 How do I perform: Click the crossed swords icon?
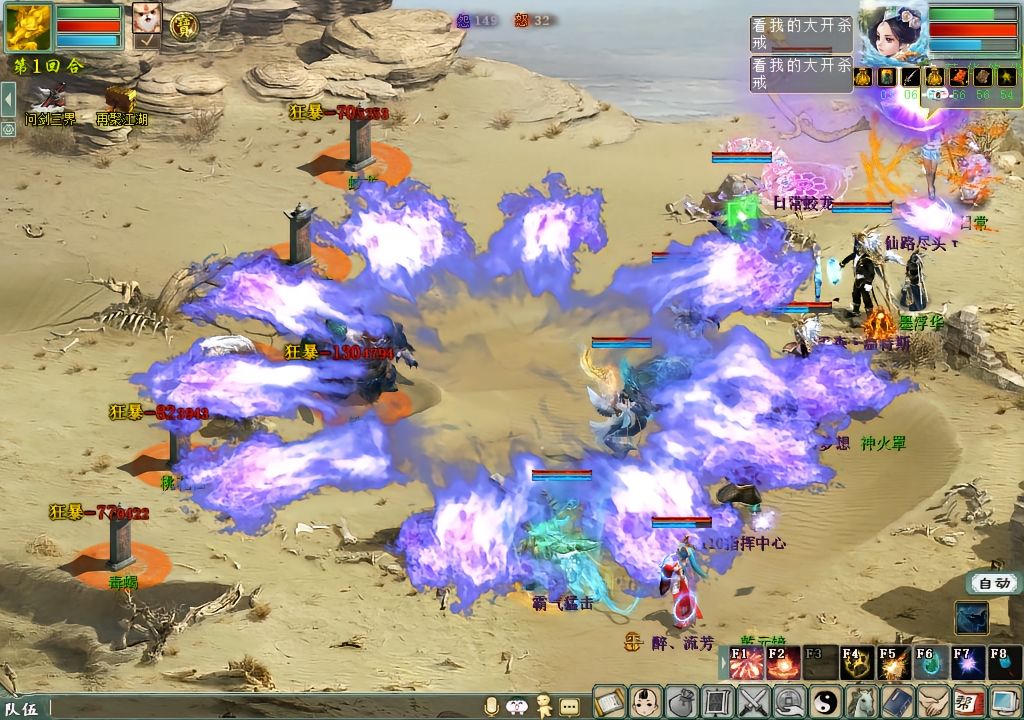[752, 701]
